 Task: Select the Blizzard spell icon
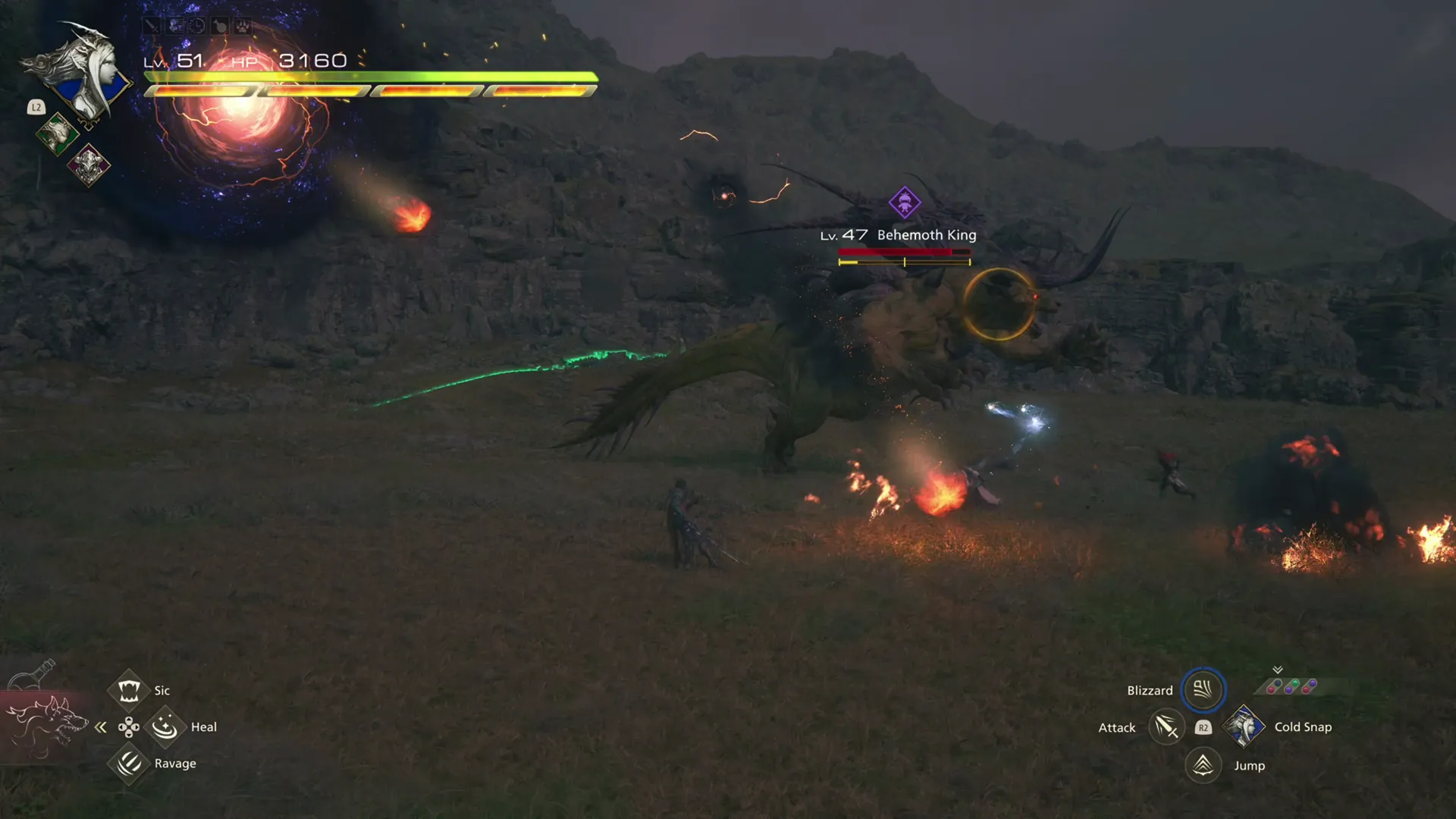click(x=1203, y=689)
